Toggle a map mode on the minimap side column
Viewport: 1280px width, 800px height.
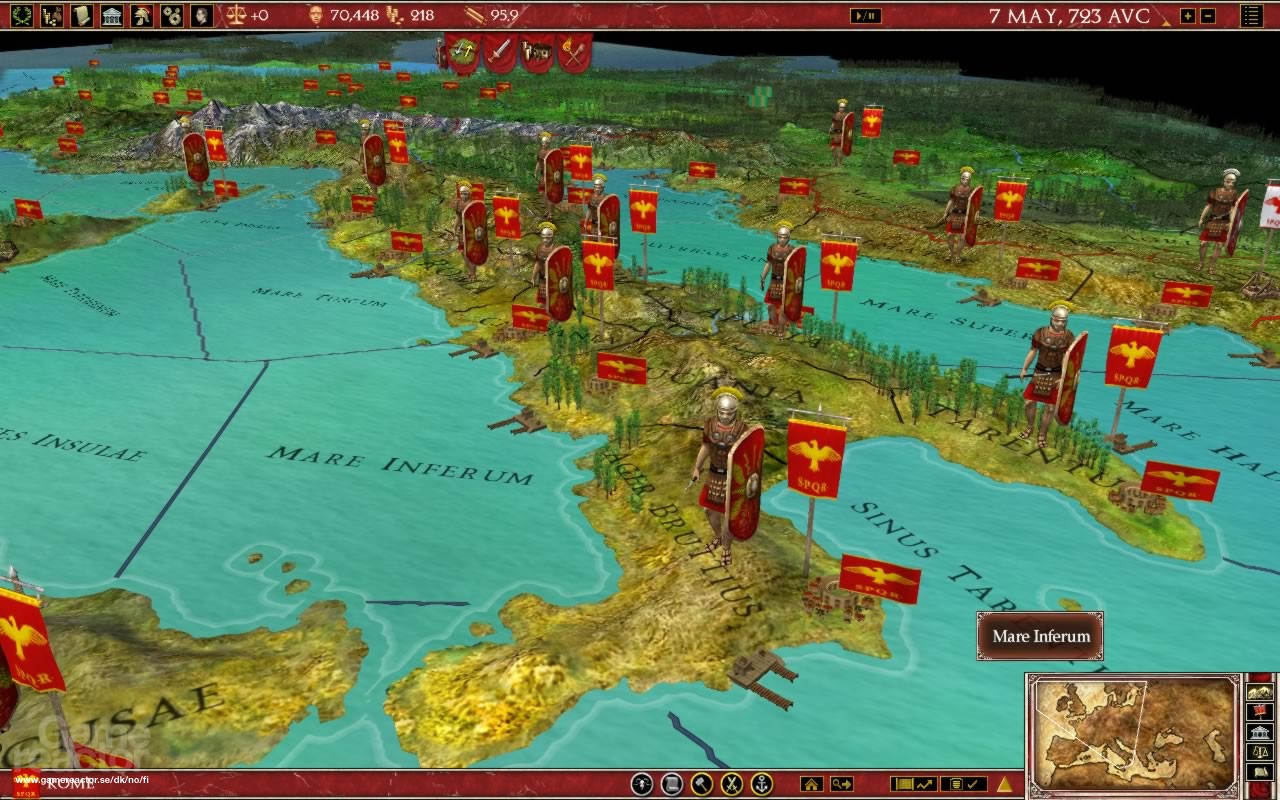point(1262,690)
